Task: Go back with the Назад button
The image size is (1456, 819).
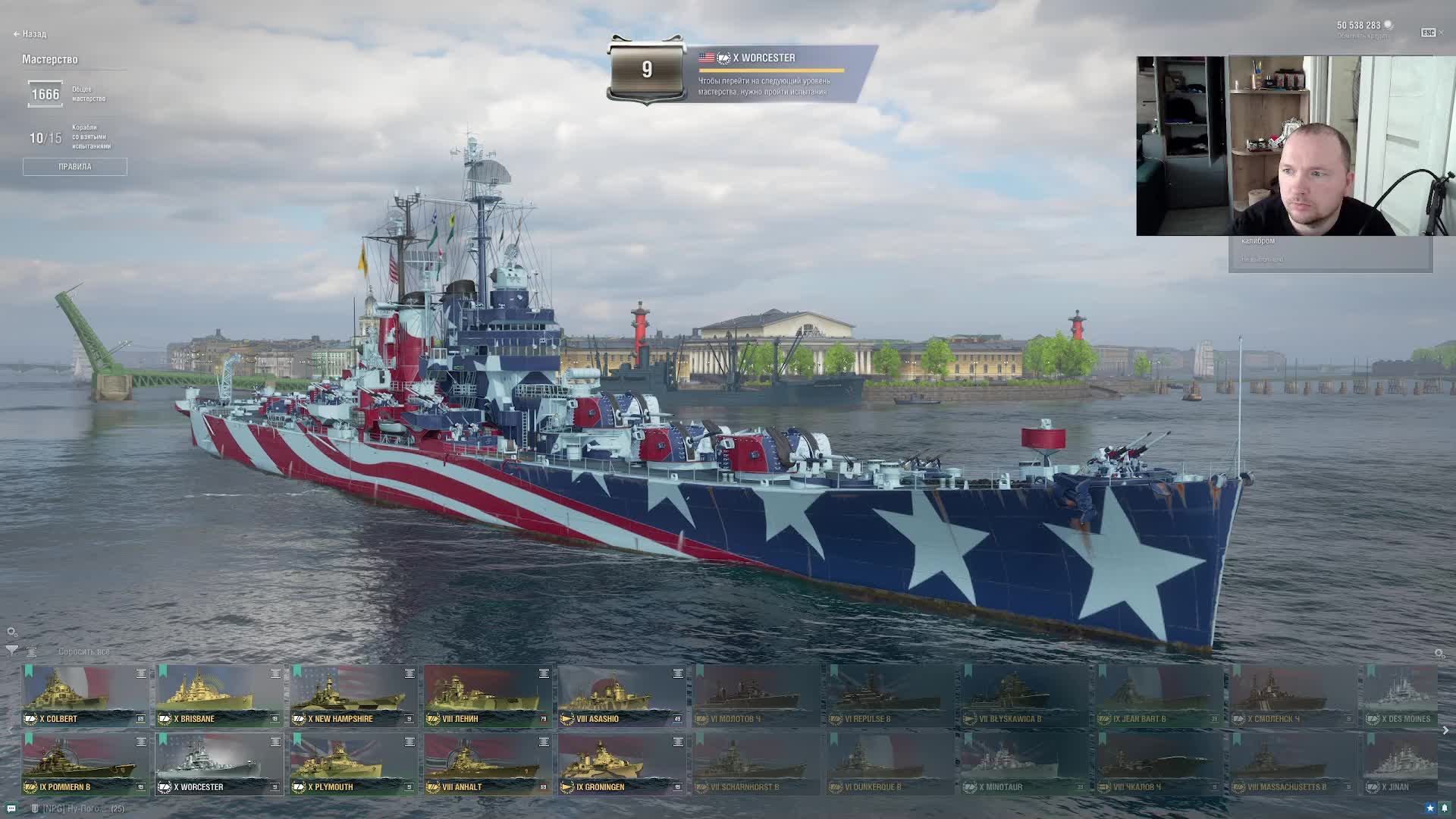Action: [30, 34]
